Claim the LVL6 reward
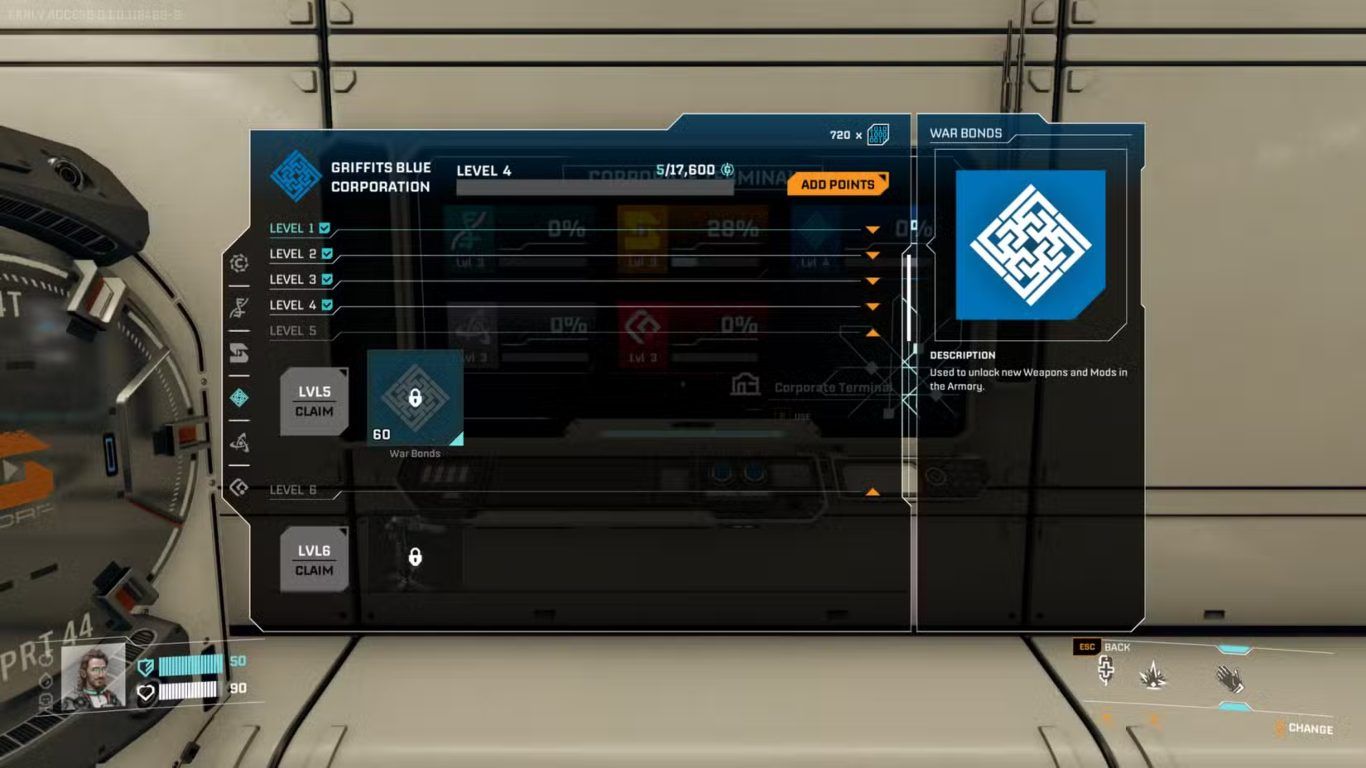This screenshot has width=1366, height=768. (x=314, y=560)
